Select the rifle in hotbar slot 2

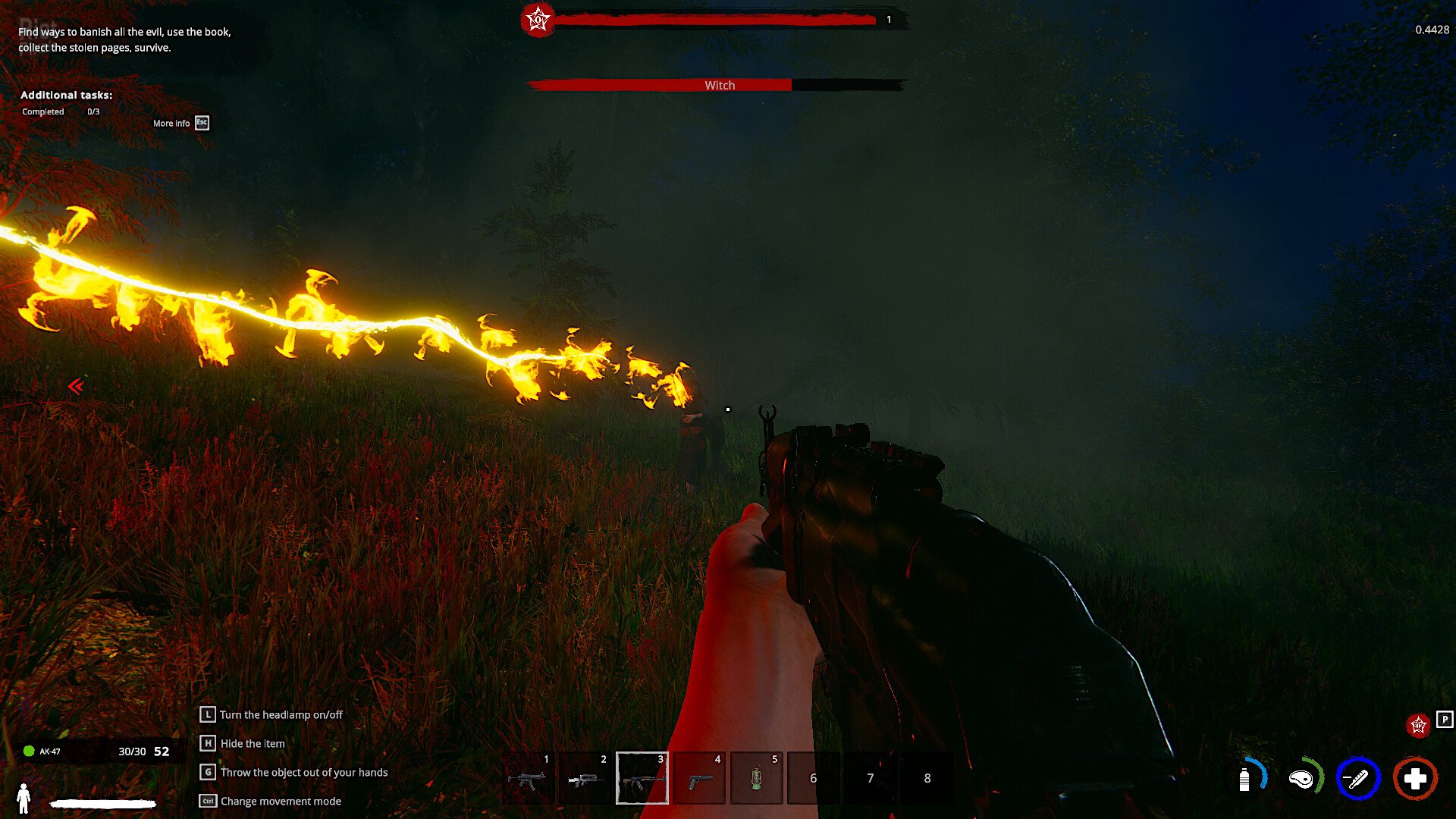[x=584, y=778]
